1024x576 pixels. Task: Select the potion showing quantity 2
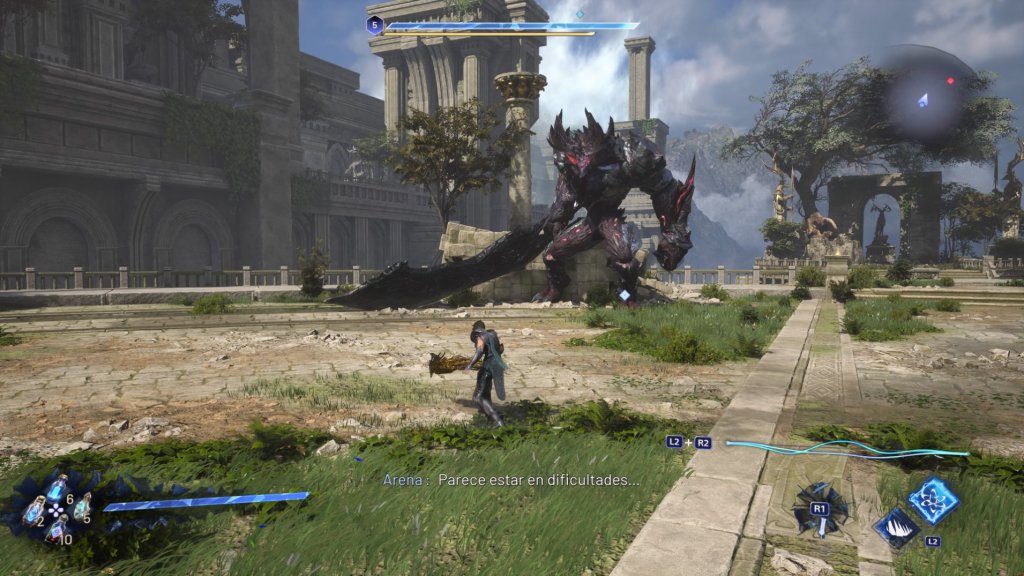click(33, 509)
